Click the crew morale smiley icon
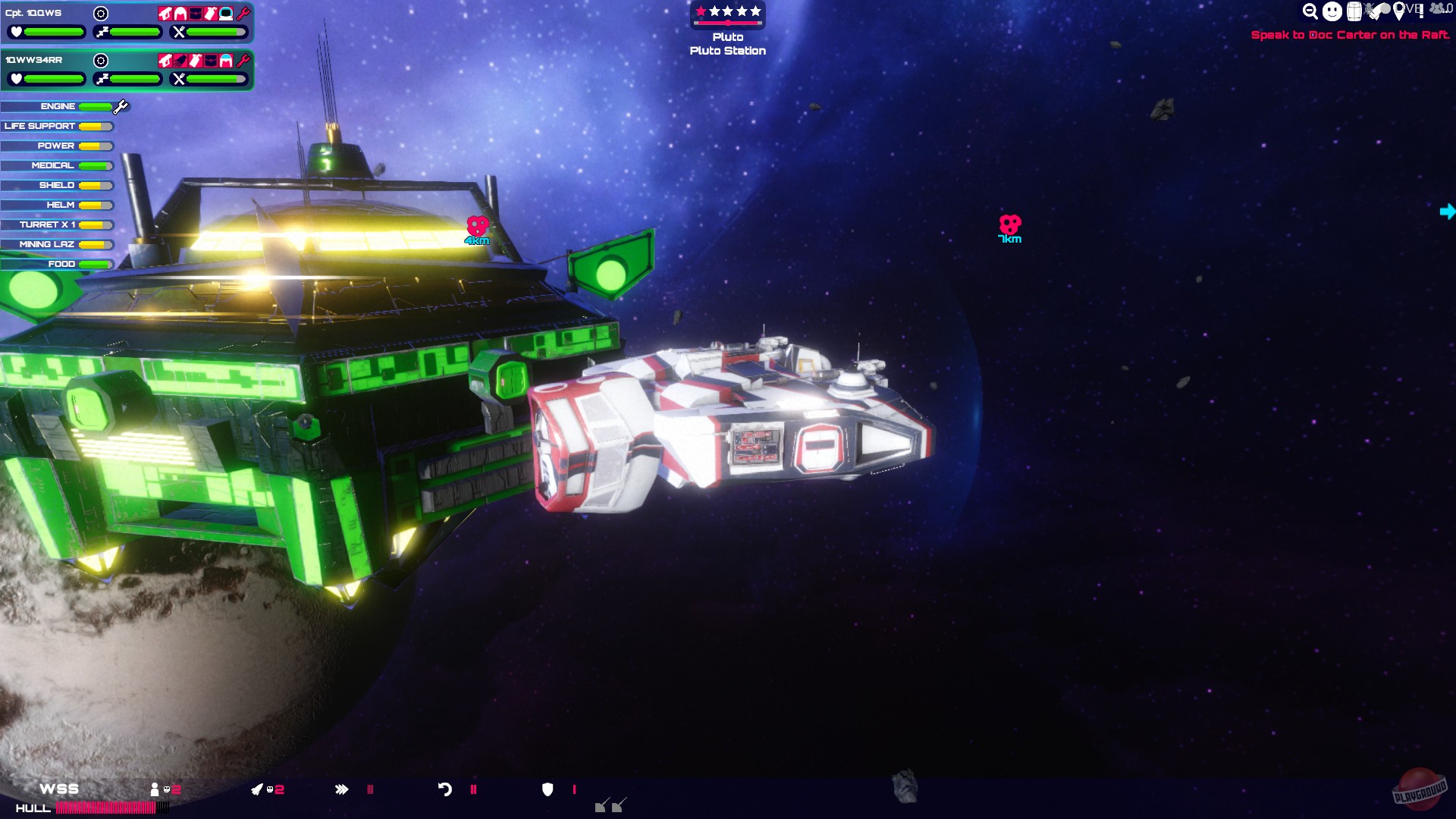The image size is (1456, 819). [1331, 11]
